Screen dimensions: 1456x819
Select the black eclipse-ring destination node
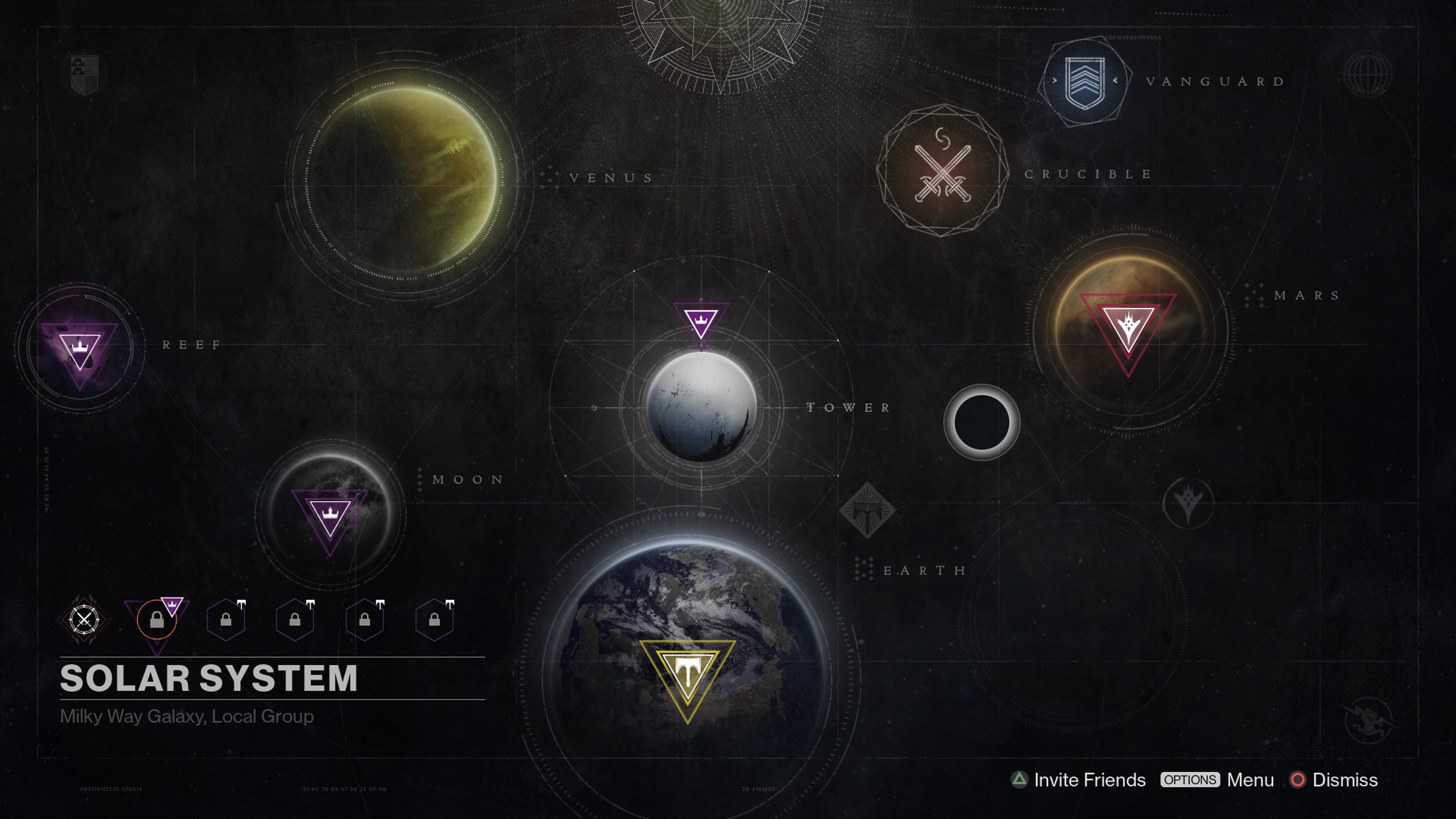click(982, 422)
